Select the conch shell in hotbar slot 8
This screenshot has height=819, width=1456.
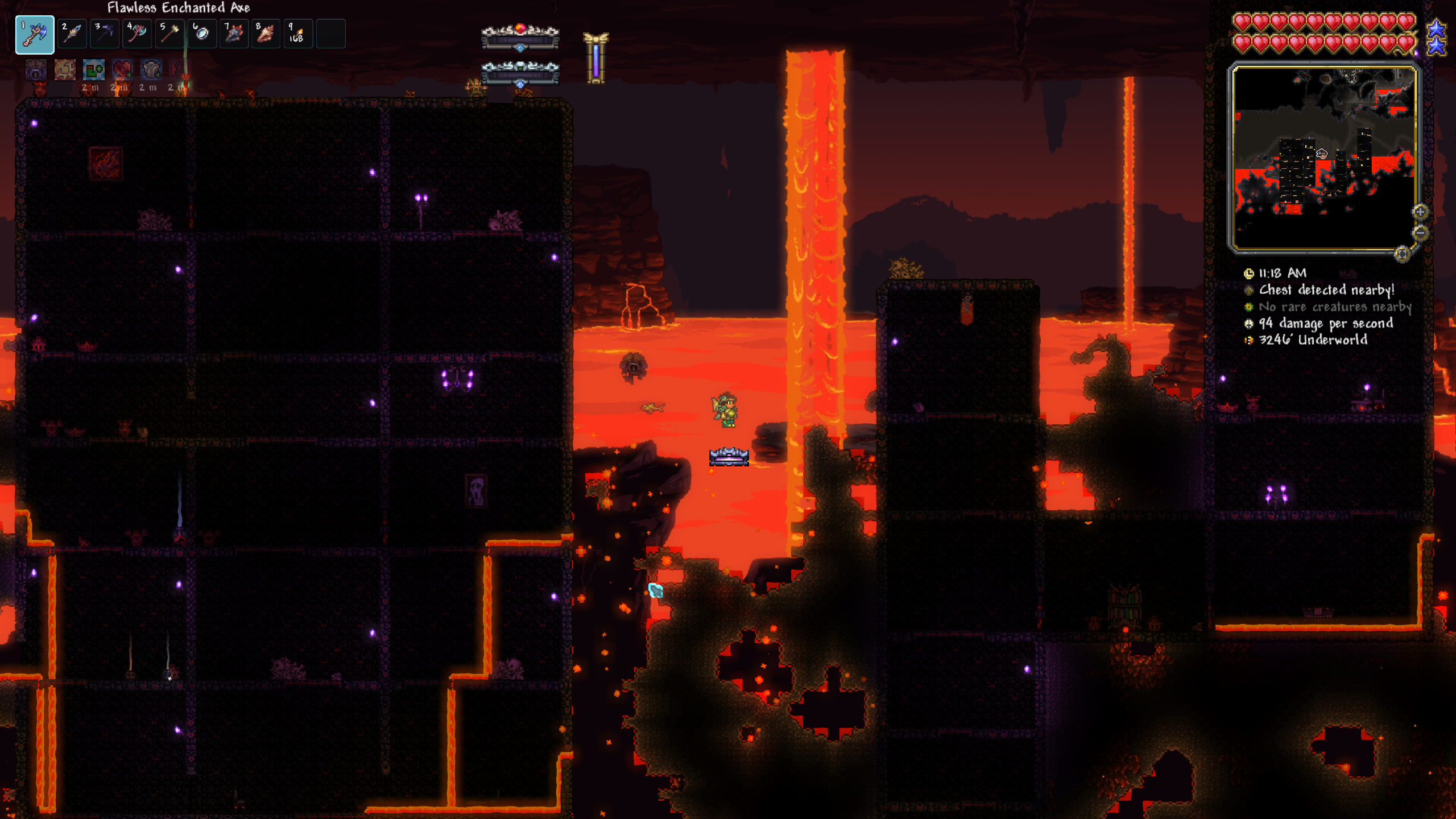(x=266, y=34)
